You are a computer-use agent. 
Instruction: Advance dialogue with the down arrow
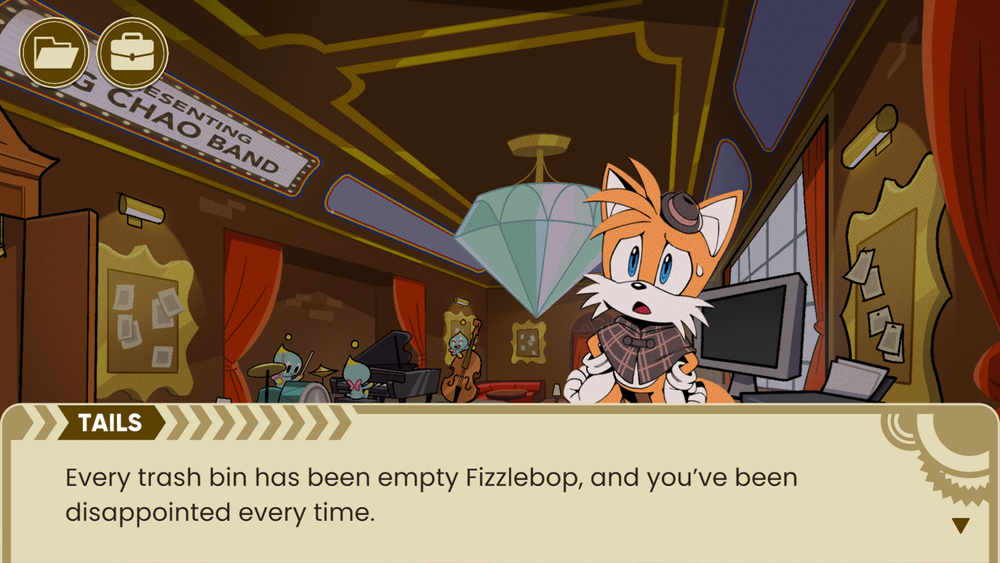[960, 525]
